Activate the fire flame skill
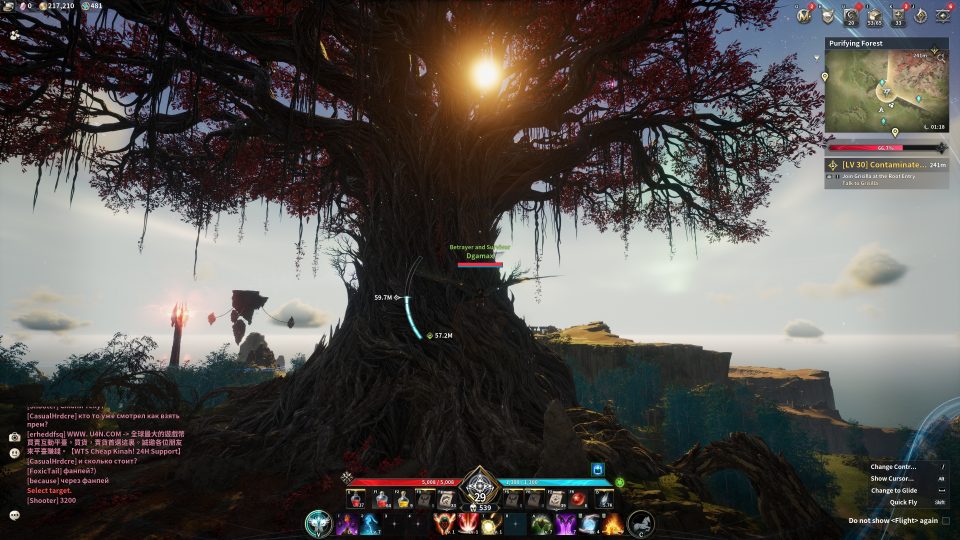 click(613, 523)
